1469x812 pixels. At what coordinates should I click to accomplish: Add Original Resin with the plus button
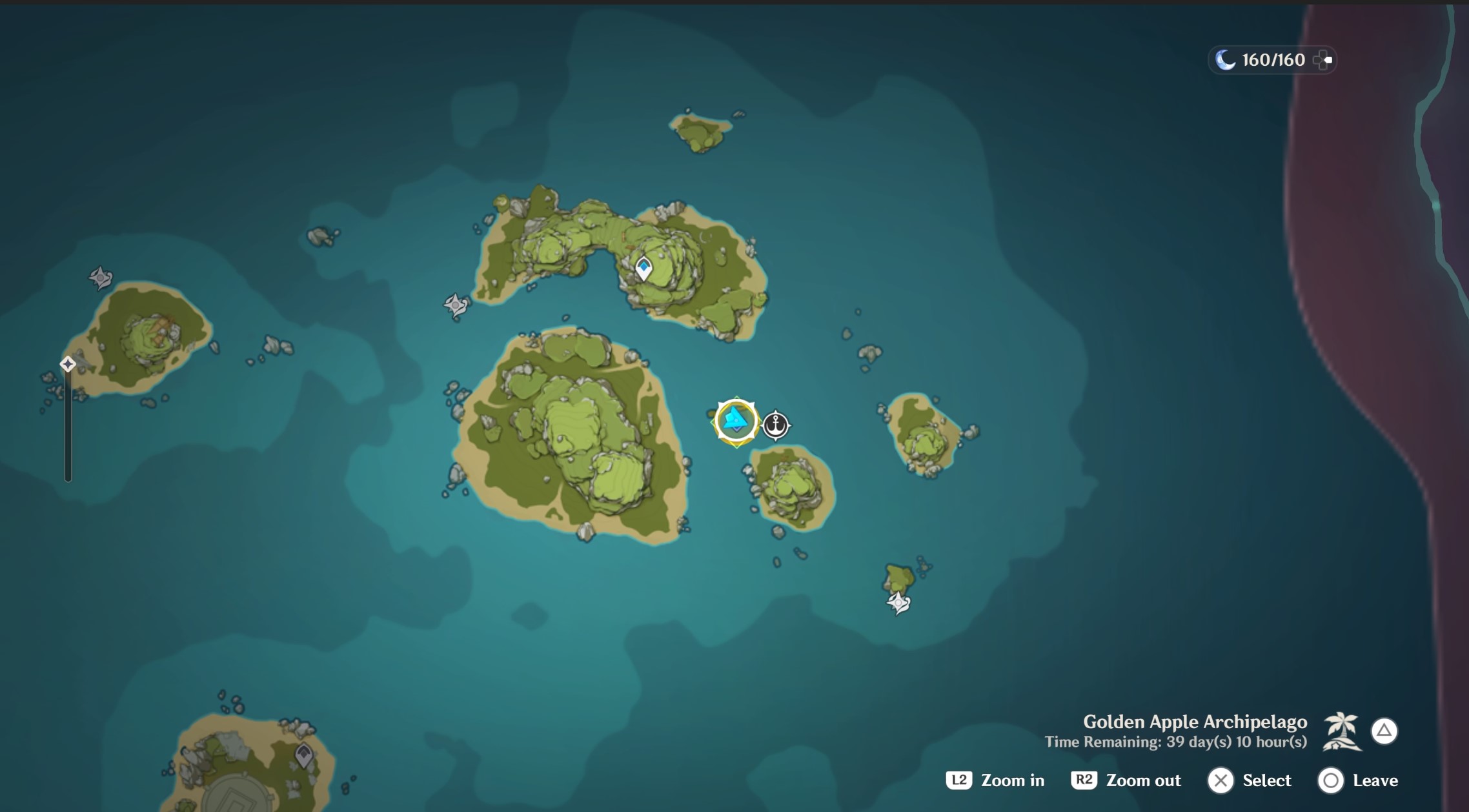(x=1322, y=60)
